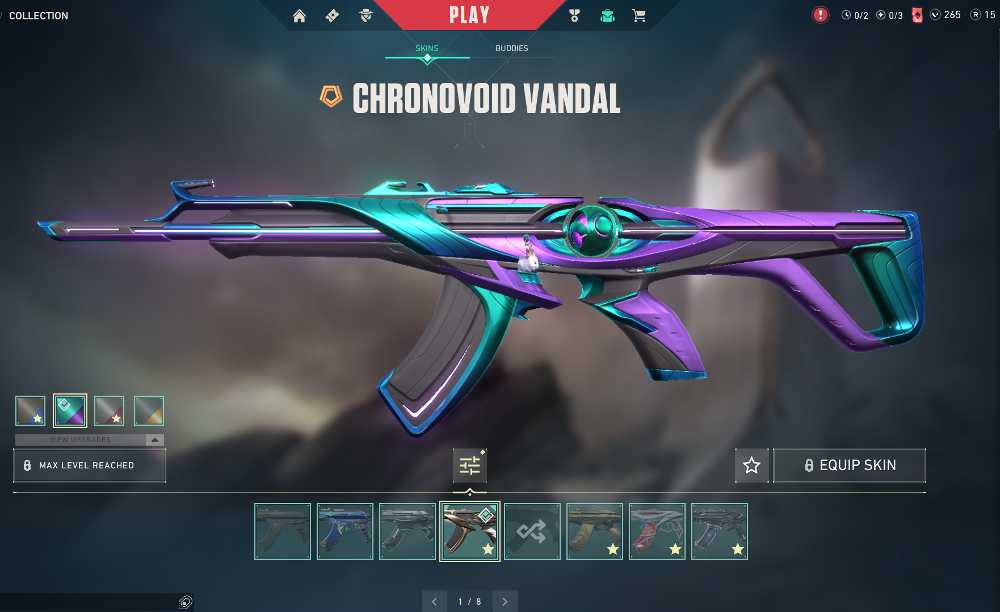Return via the Collection header
The width and height of the screenshot is (1000, 612).
(x=39, y=15)
